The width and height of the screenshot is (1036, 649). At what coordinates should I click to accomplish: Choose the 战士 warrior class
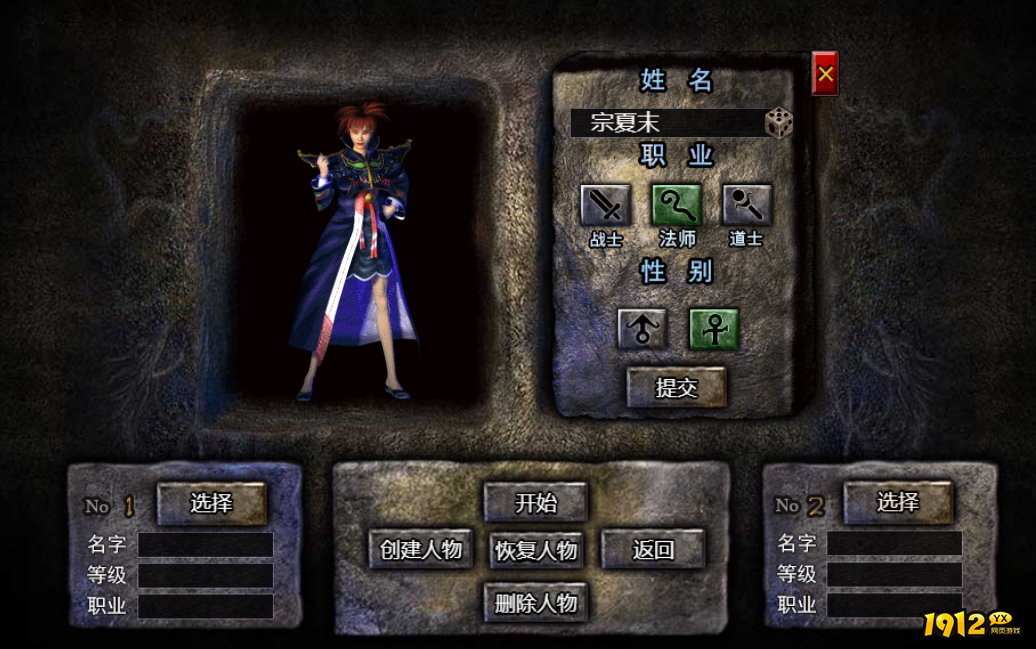[x=606, y=205]
